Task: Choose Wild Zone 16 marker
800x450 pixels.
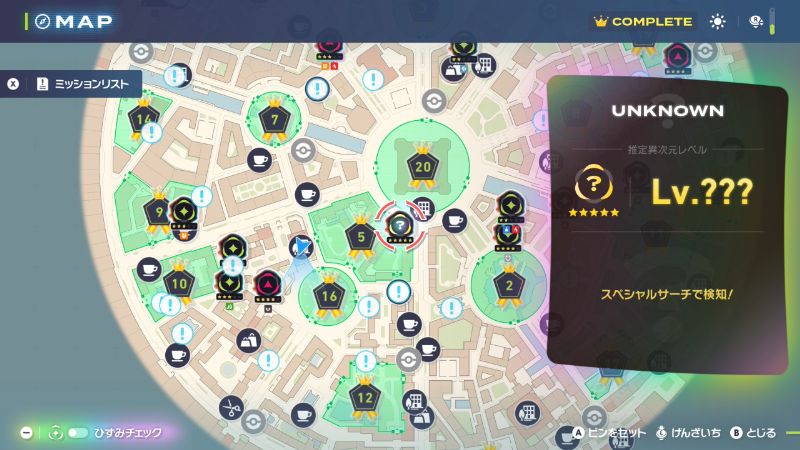Action: tap(329, 296)
